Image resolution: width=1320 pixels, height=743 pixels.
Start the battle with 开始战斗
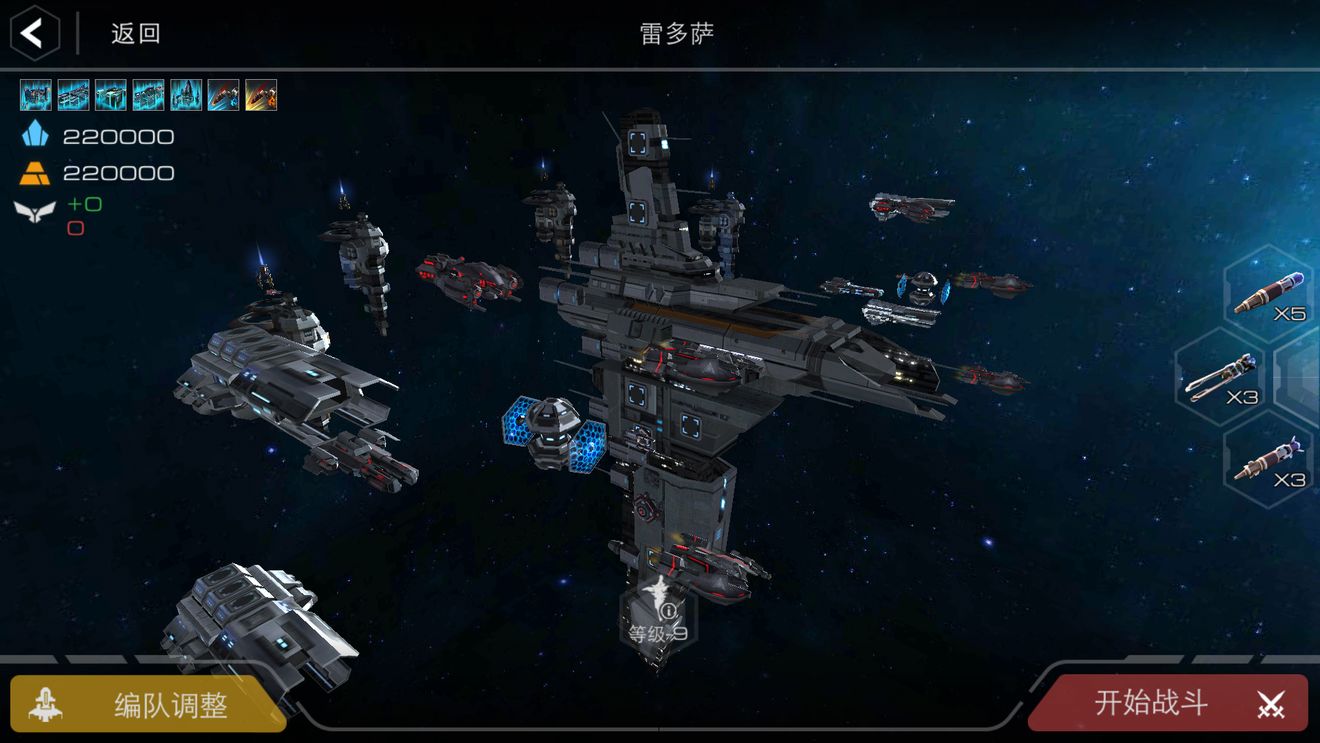point(1170,703)
